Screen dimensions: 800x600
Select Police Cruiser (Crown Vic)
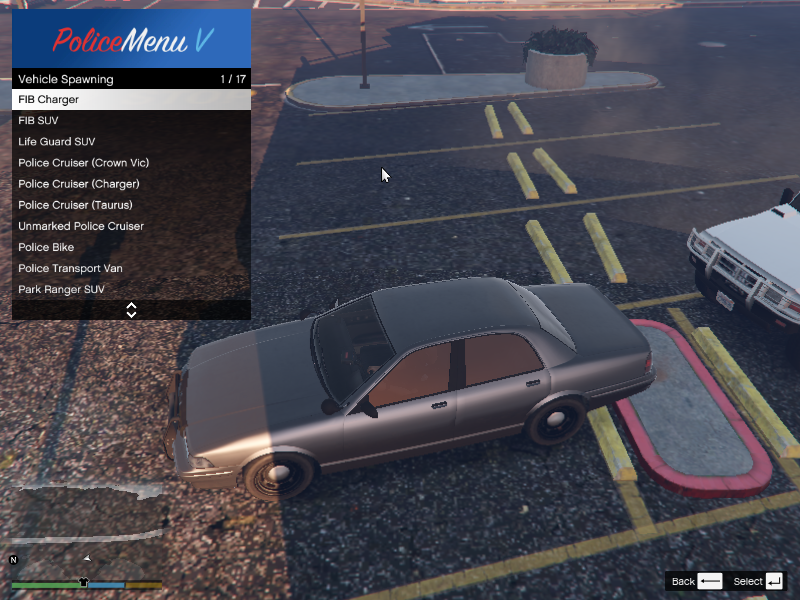pyautogui.click(x=130, y=163)
